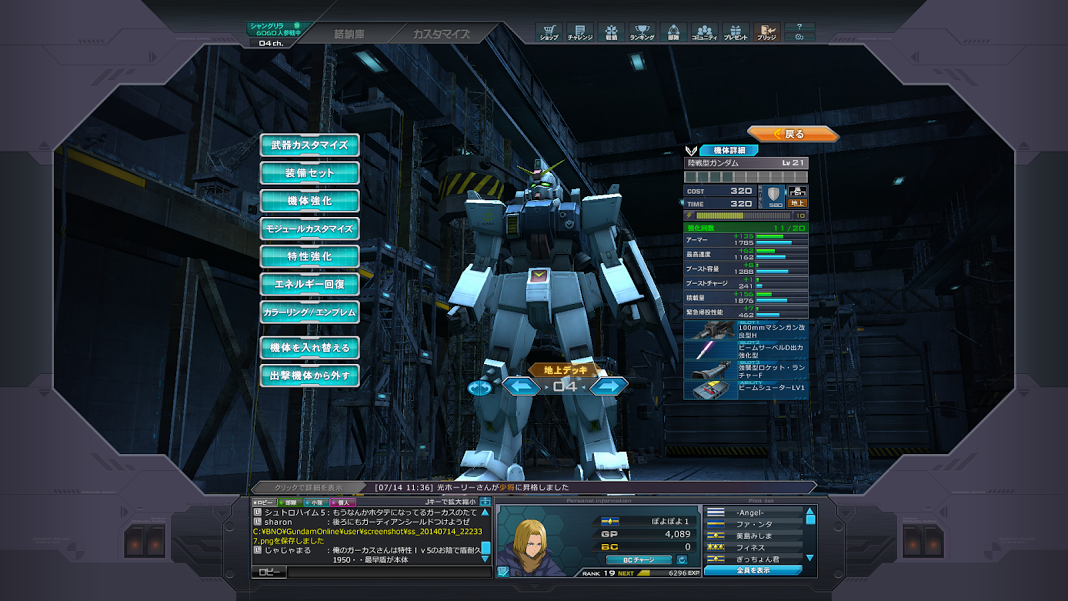Select エネルギー回復 energy recovery
The image size is (1068, 601).
310,285
